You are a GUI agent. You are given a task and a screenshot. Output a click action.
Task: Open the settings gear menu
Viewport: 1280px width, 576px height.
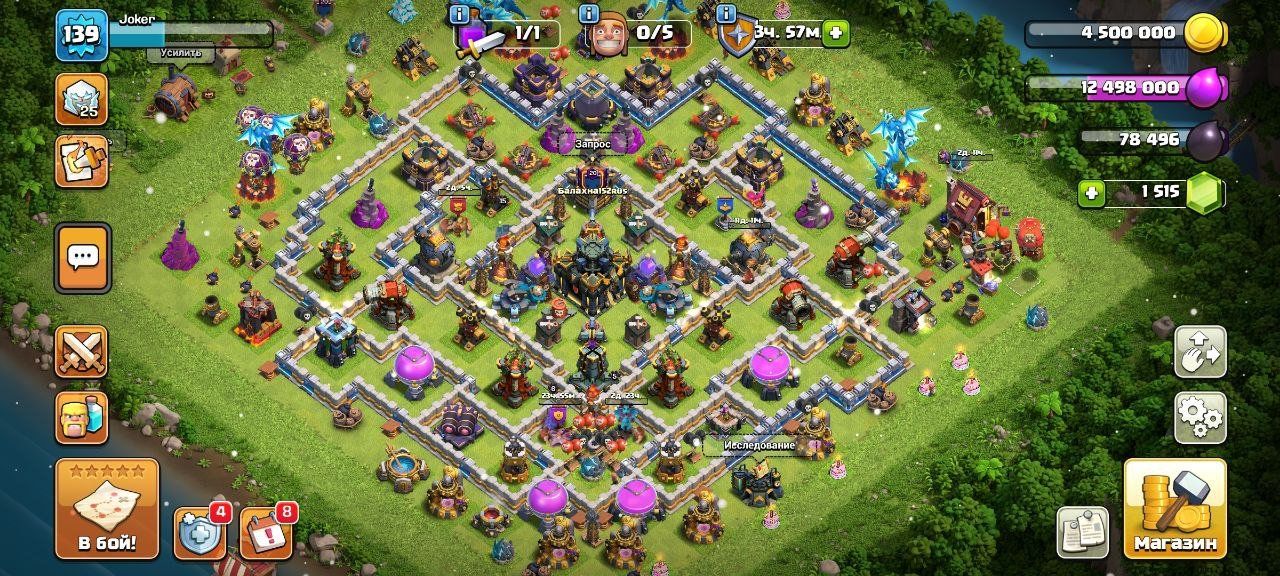click(1200, 417)
